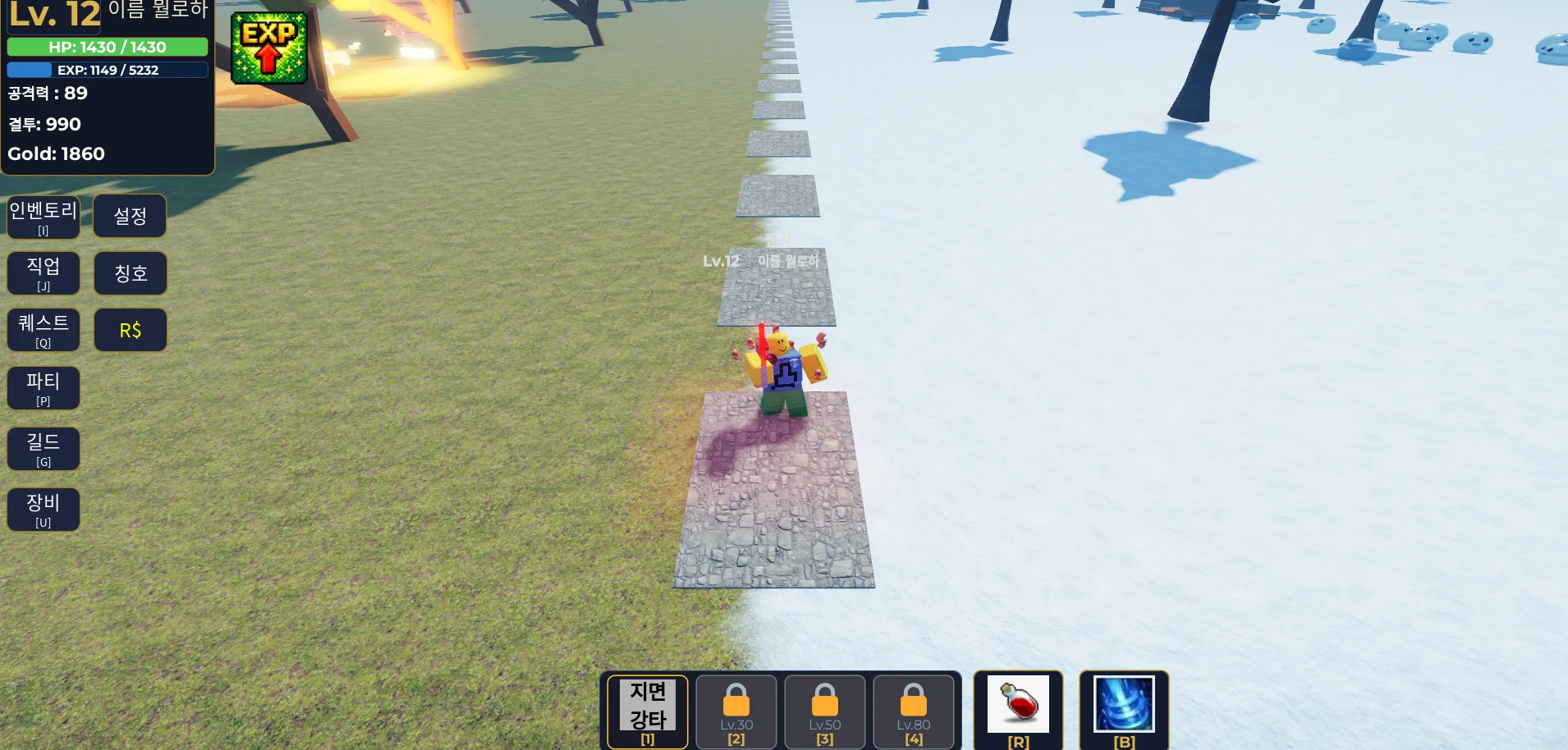Open the 장비 equipment menu
The height and width of the screenshot is (750, 1568).
(44, 510)
